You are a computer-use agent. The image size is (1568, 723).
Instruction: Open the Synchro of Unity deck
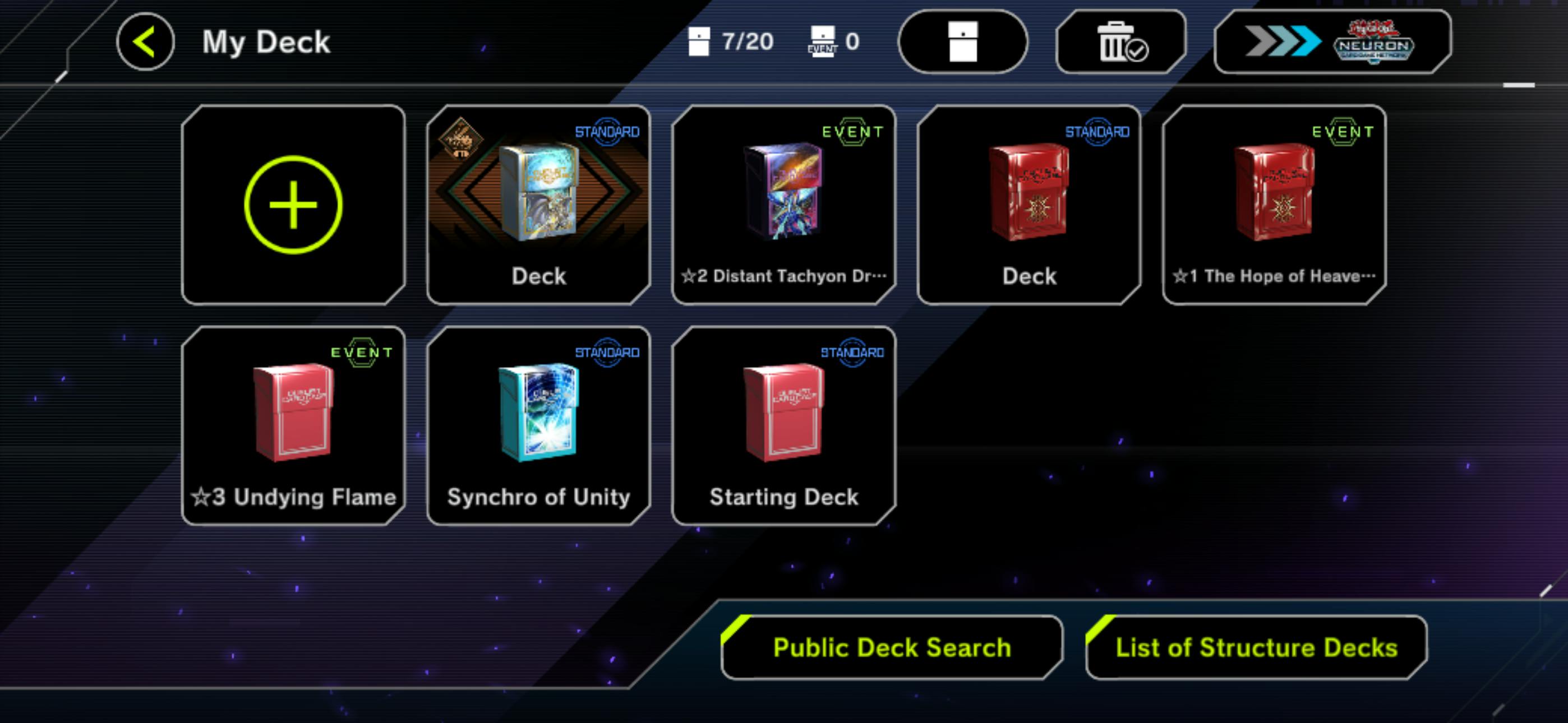click(x=539, y=425)
